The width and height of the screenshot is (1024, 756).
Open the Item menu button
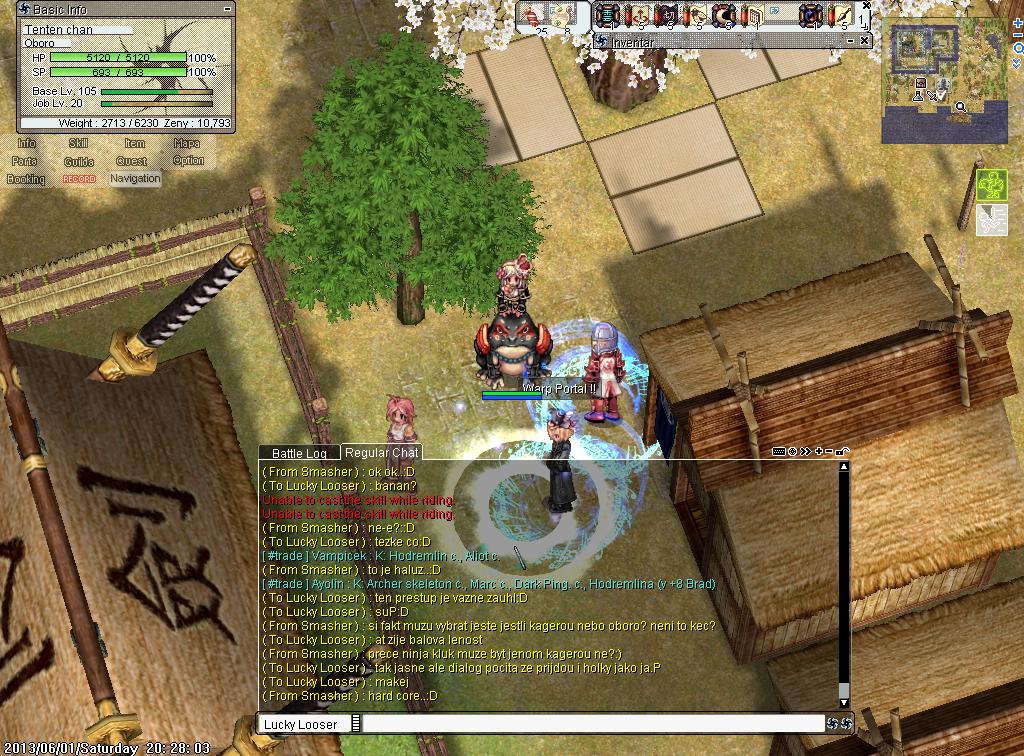134,144
